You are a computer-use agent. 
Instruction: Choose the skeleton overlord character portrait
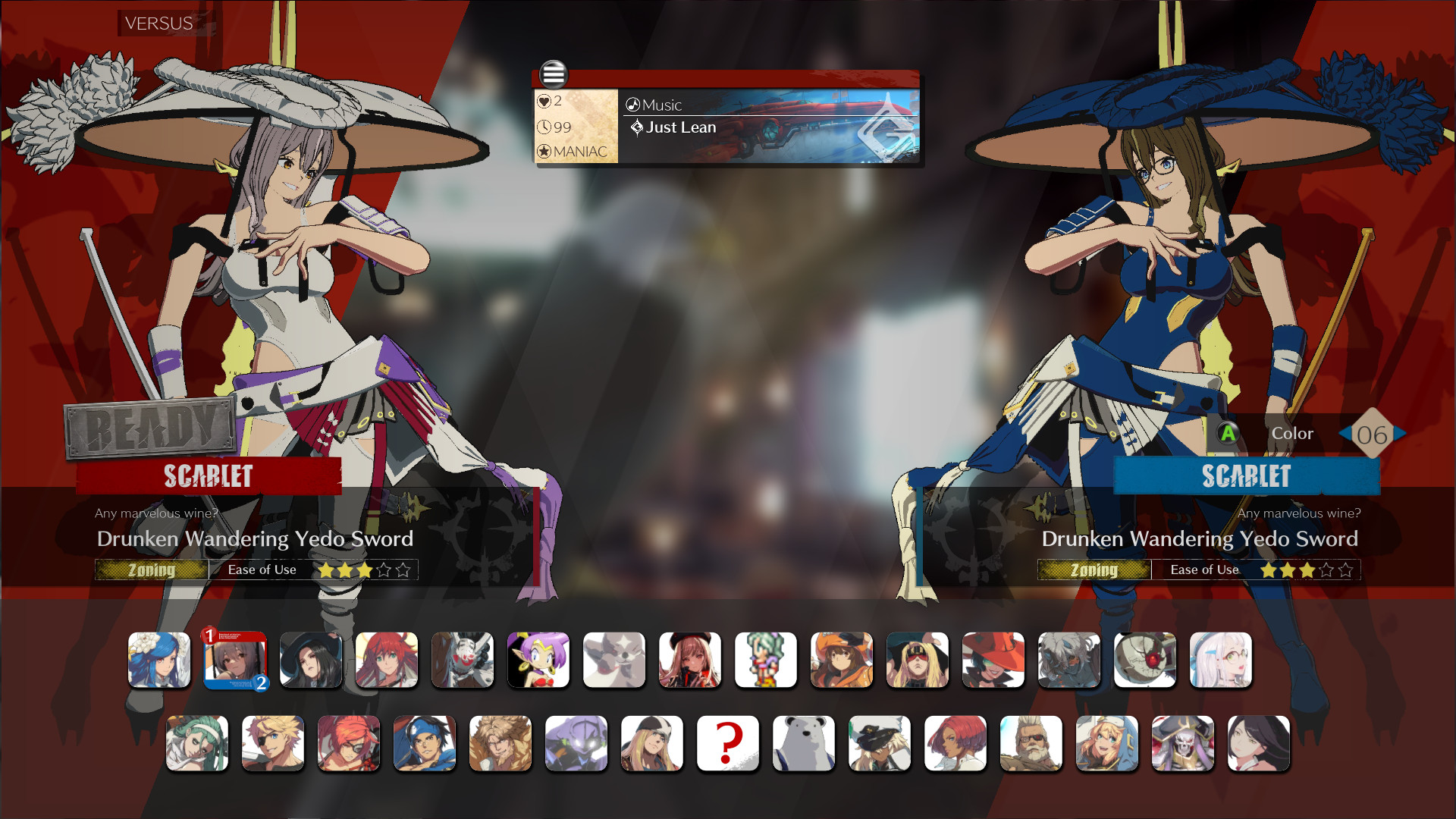click(x=1183, y=744)
